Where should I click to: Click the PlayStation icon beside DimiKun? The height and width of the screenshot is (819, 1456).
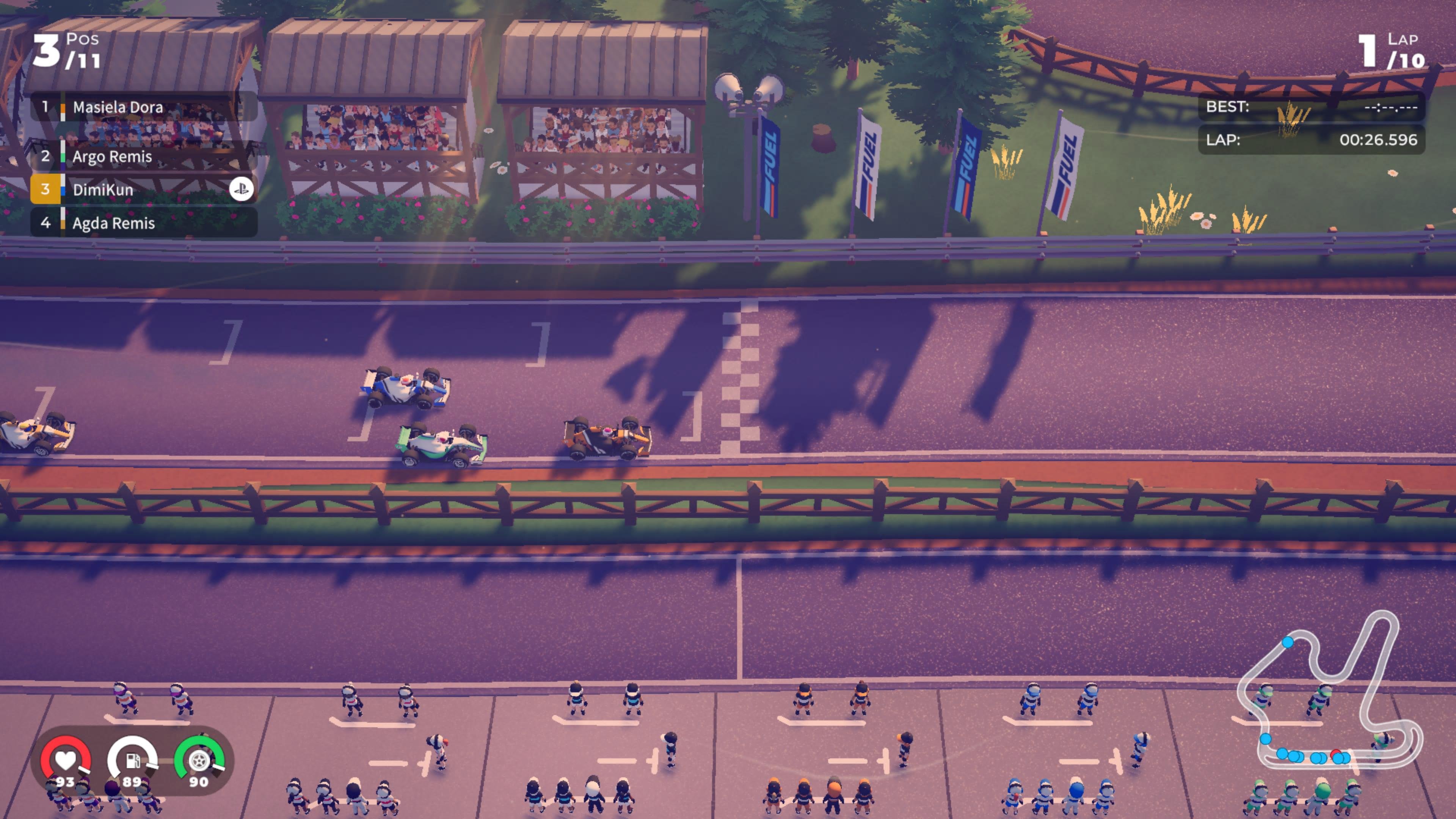tap(243, 189)
